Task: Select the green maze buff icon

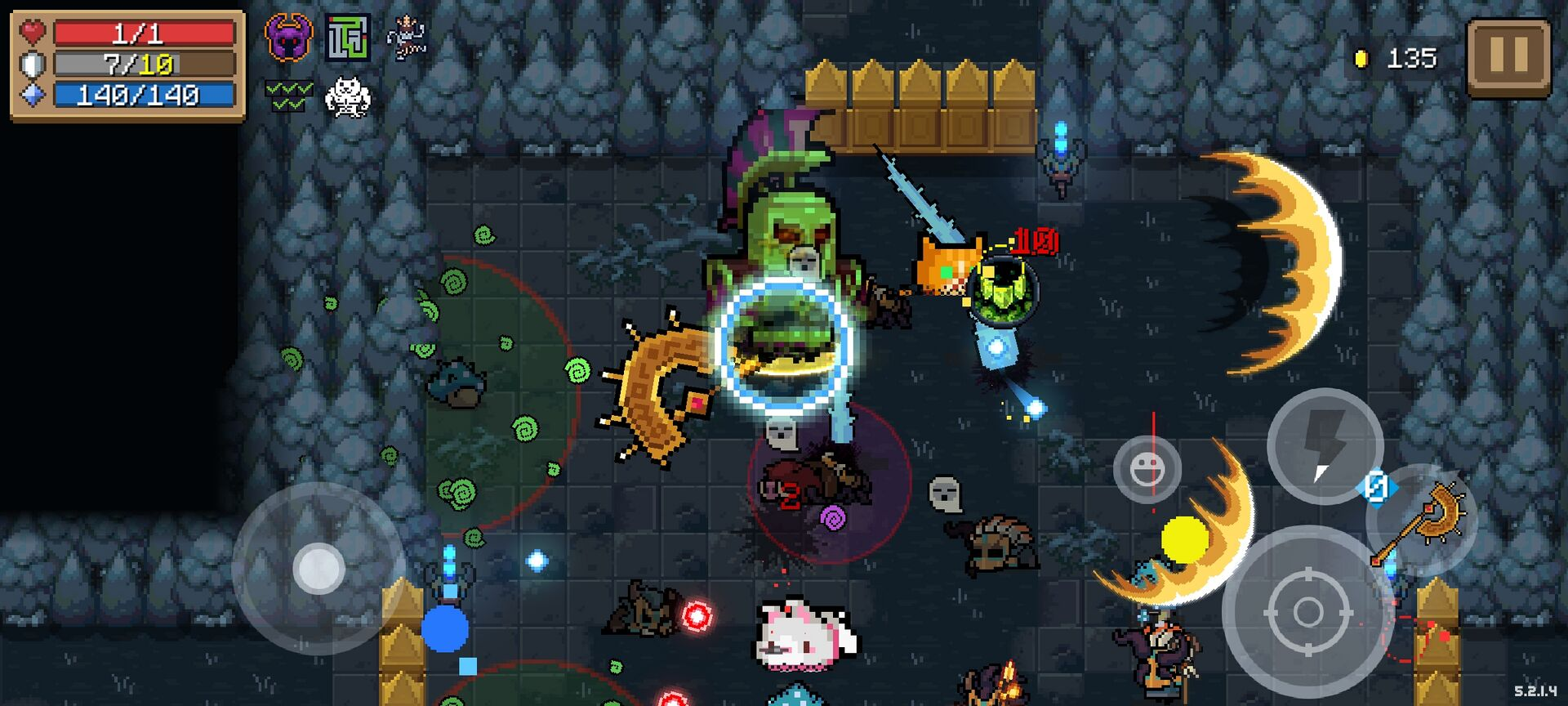Action: coord(348,38)
